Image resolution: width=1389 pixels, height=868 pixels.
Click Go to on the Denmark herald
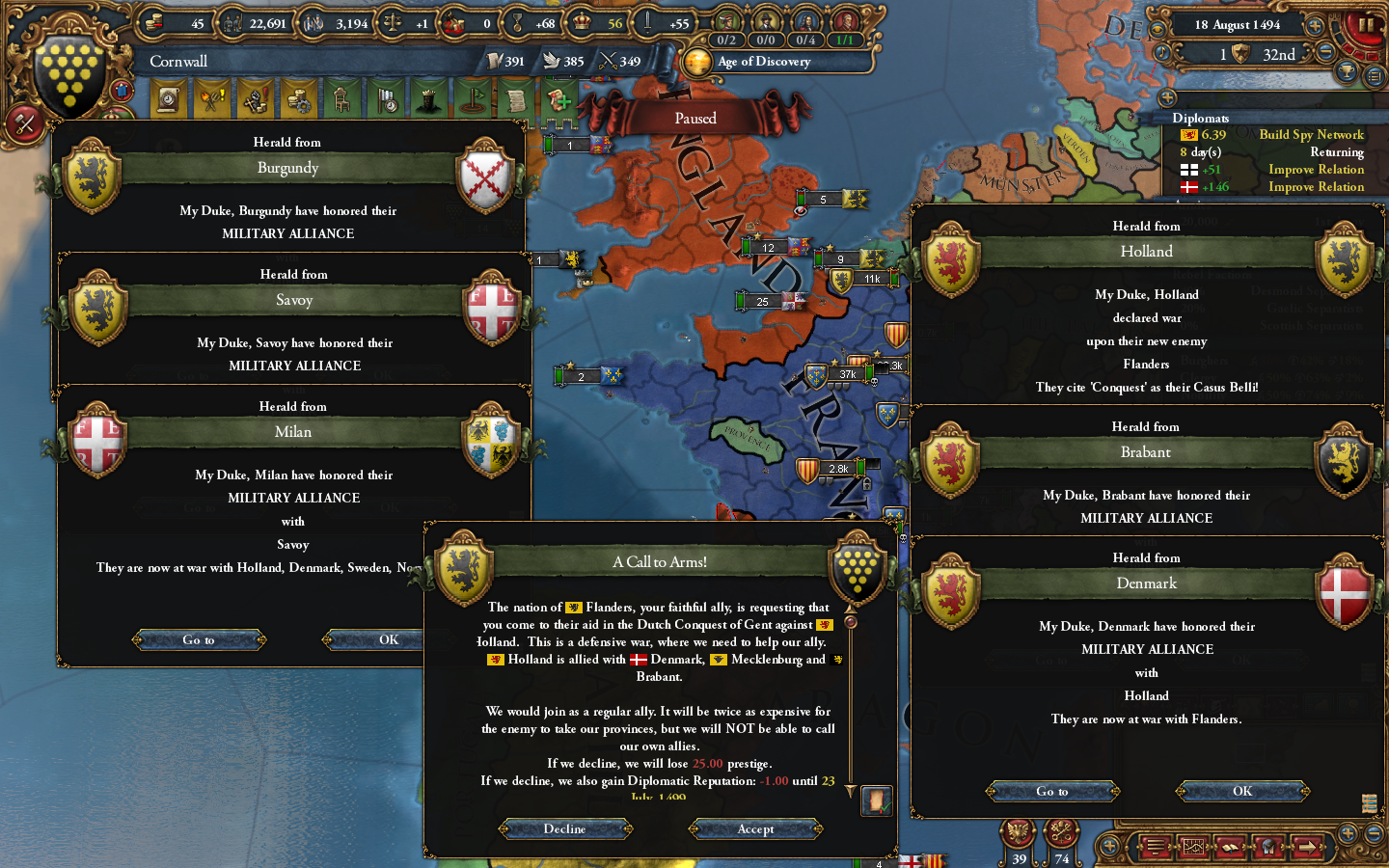[1051, 791]
